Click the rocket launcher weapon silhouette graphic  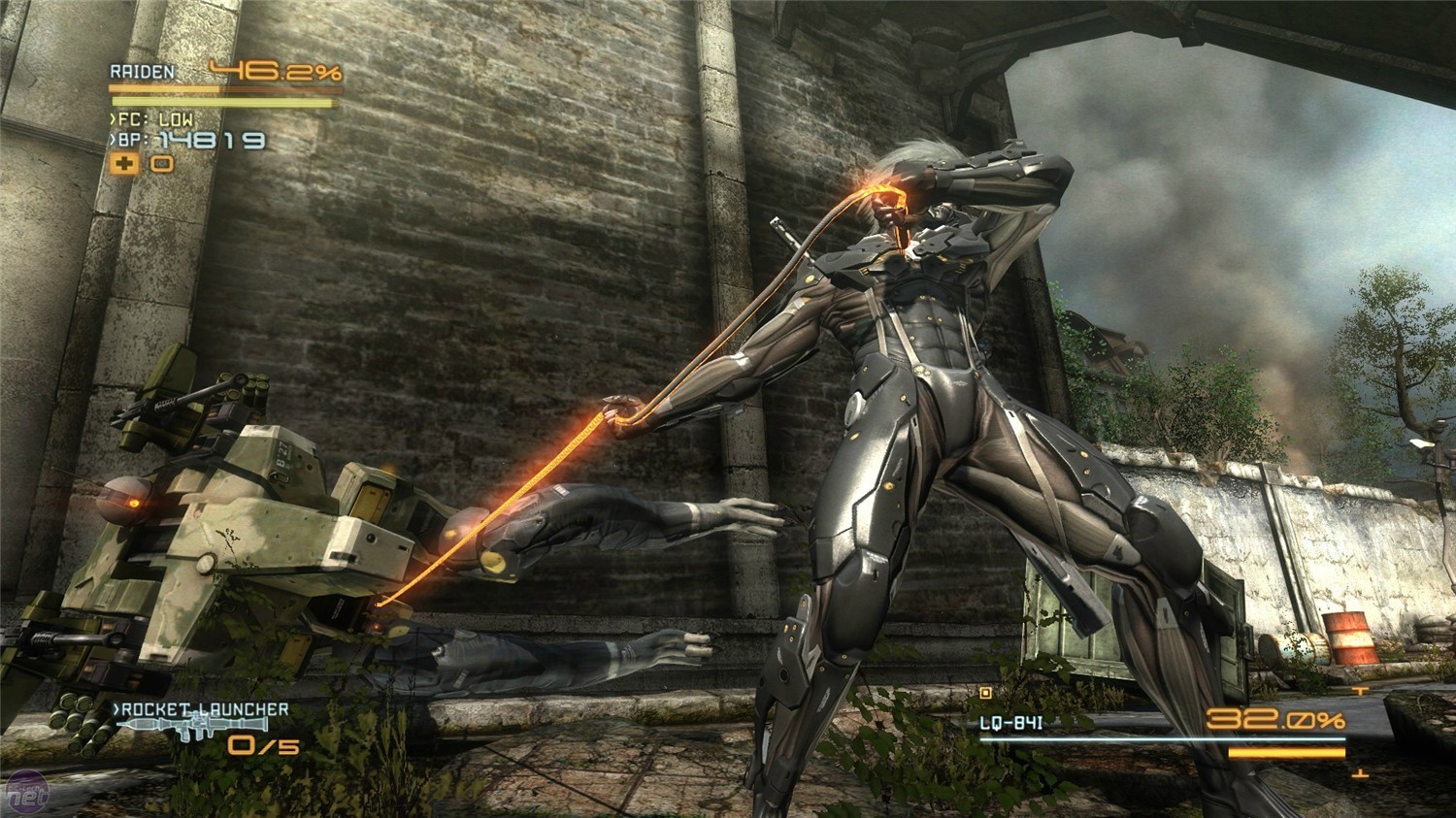pyautogui.click(x=194, y=726)
